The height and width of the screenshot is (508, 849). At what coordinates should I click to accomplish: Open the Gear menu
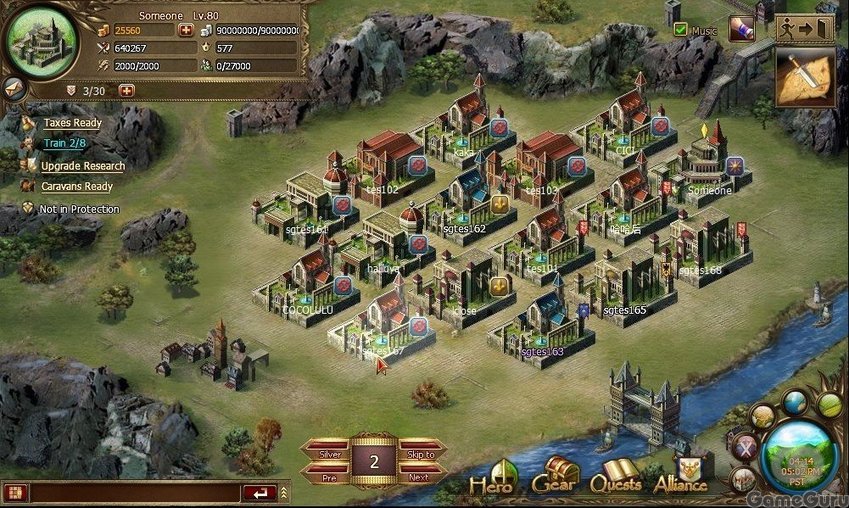556,477
